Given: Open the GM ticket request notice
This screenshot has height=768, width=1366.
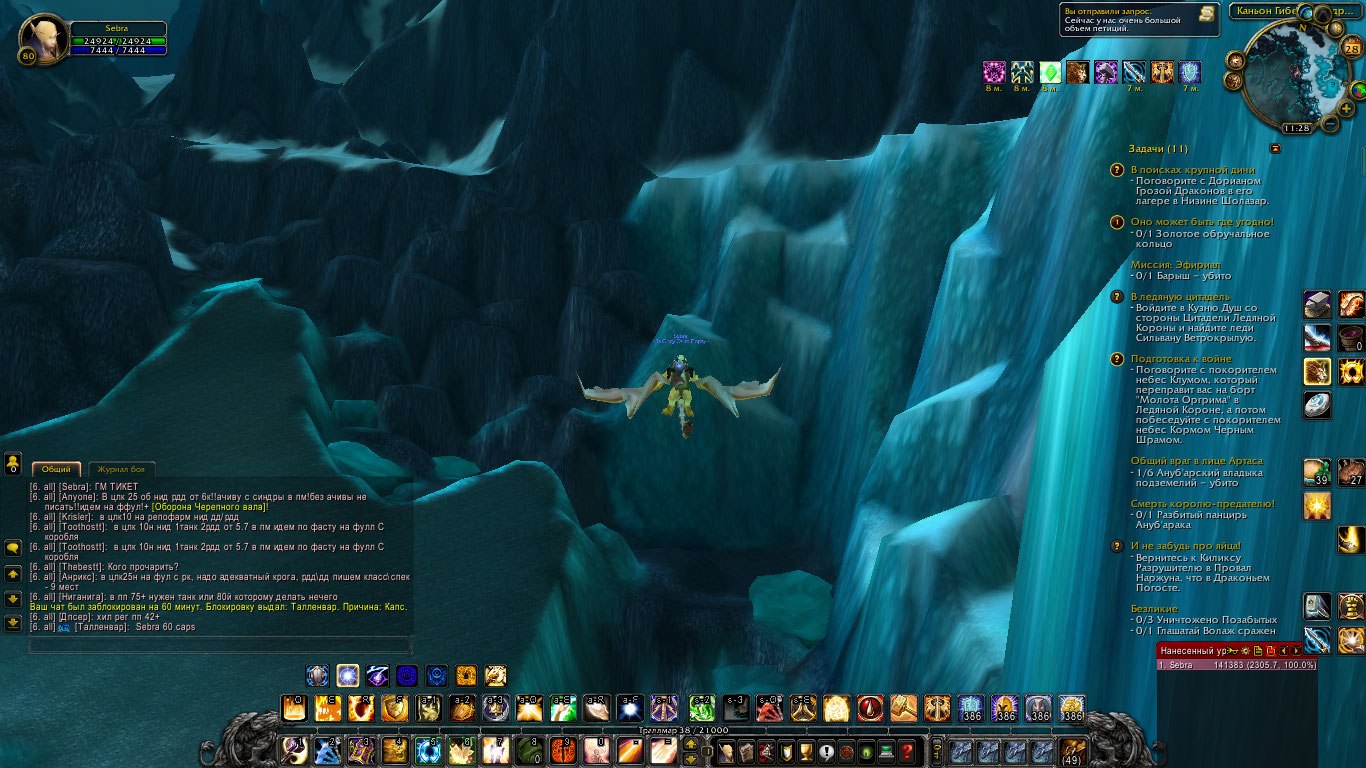Looking at the screenshot, I should (1139, 19).
